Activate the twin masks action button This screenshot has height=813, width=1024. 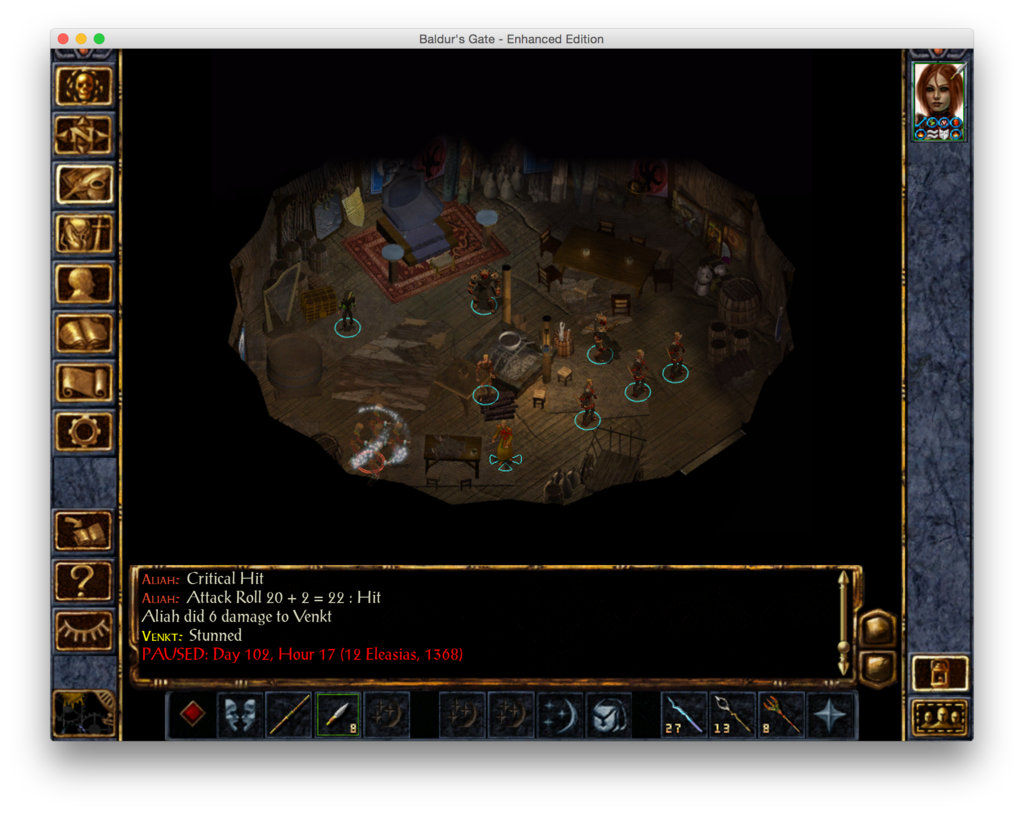pos(240,715)
